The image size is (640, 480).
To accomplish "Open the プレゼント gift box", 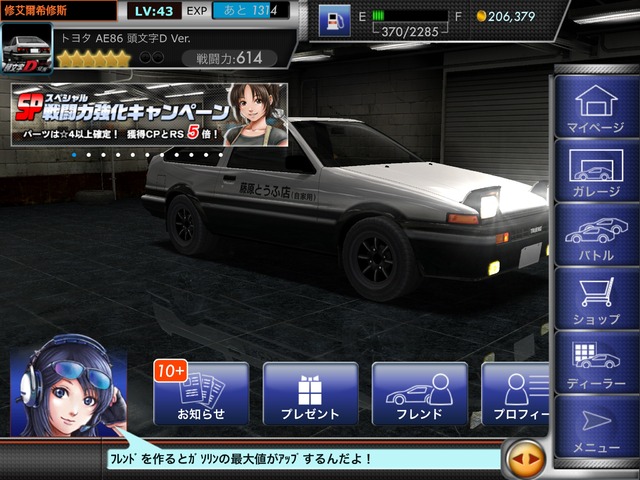I will coord(310,393).
